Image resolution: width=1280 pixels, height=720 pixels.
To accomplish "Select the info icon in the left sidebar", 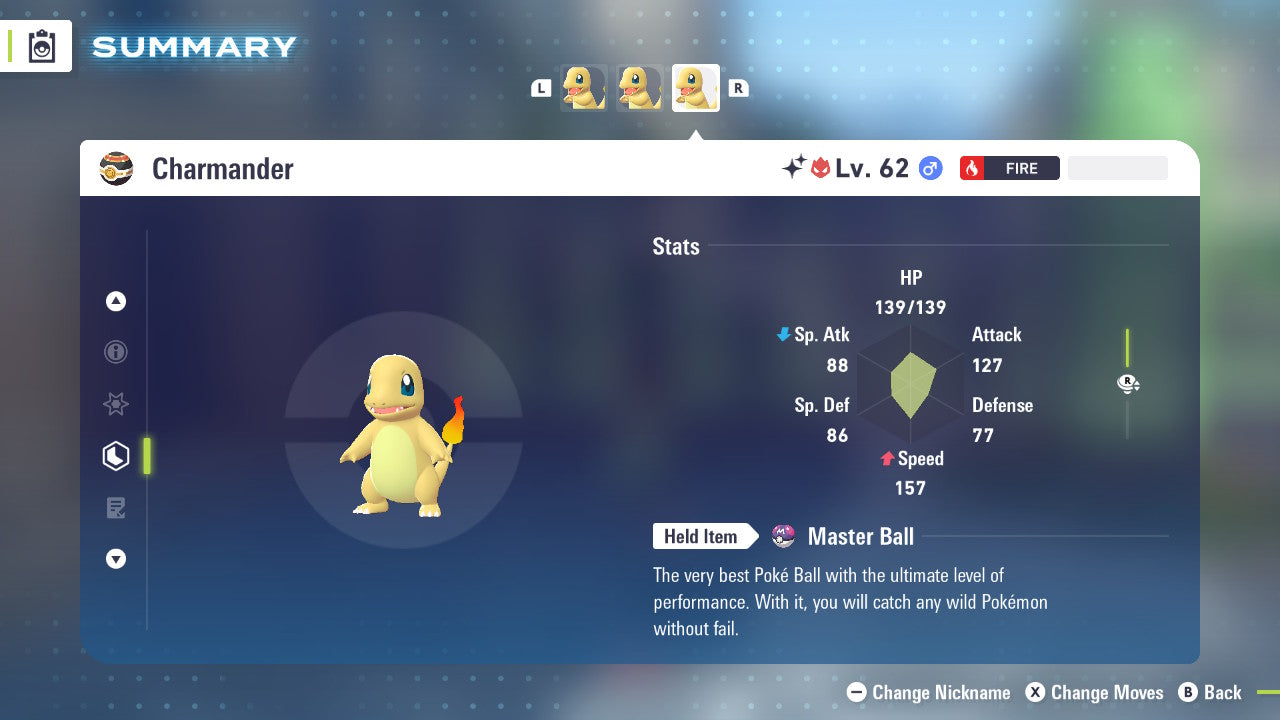I will pyautogui.click(x=116, y=352).
